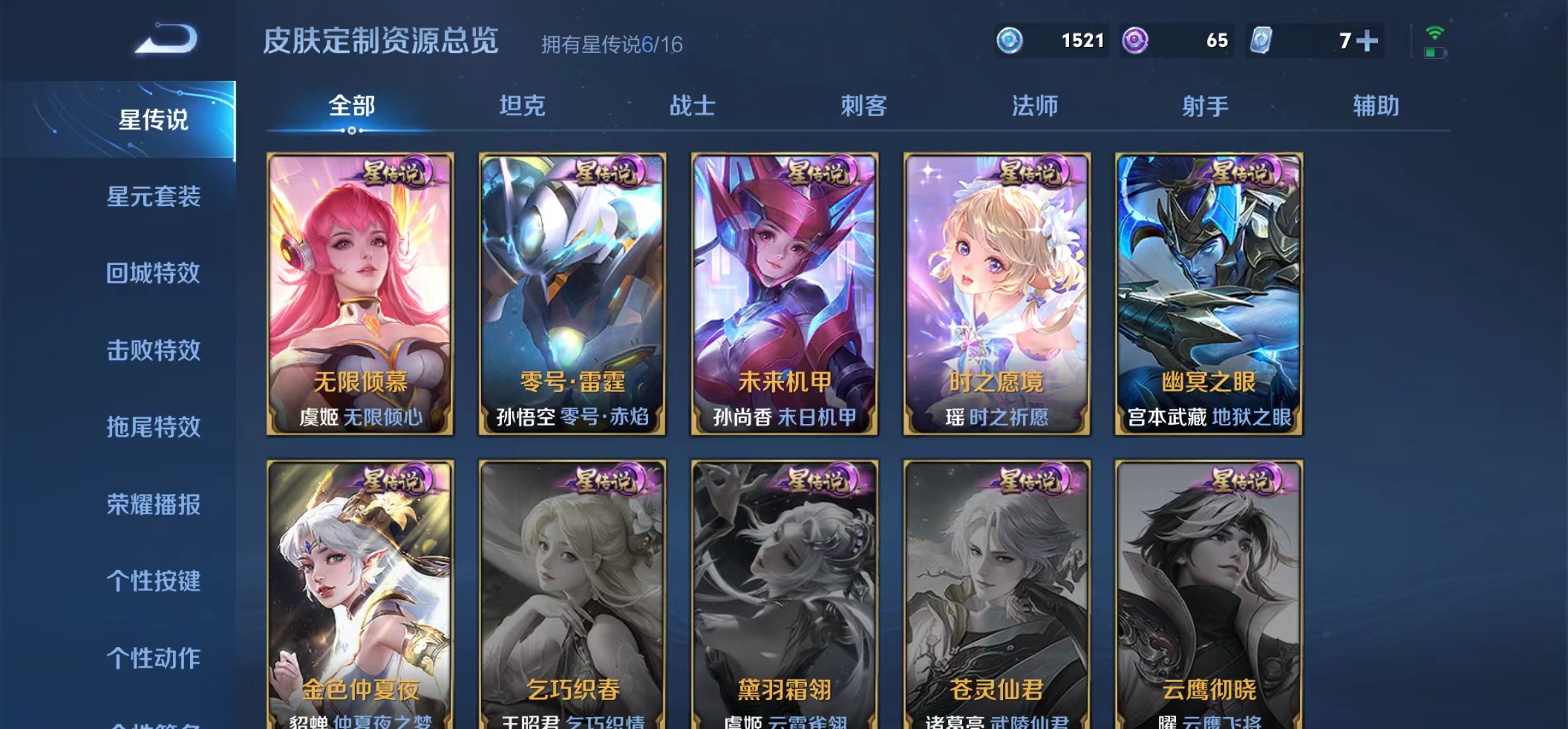1568x729 pixels.
Task: Click the back arrow at top left
Action: [x=164, y=40]
